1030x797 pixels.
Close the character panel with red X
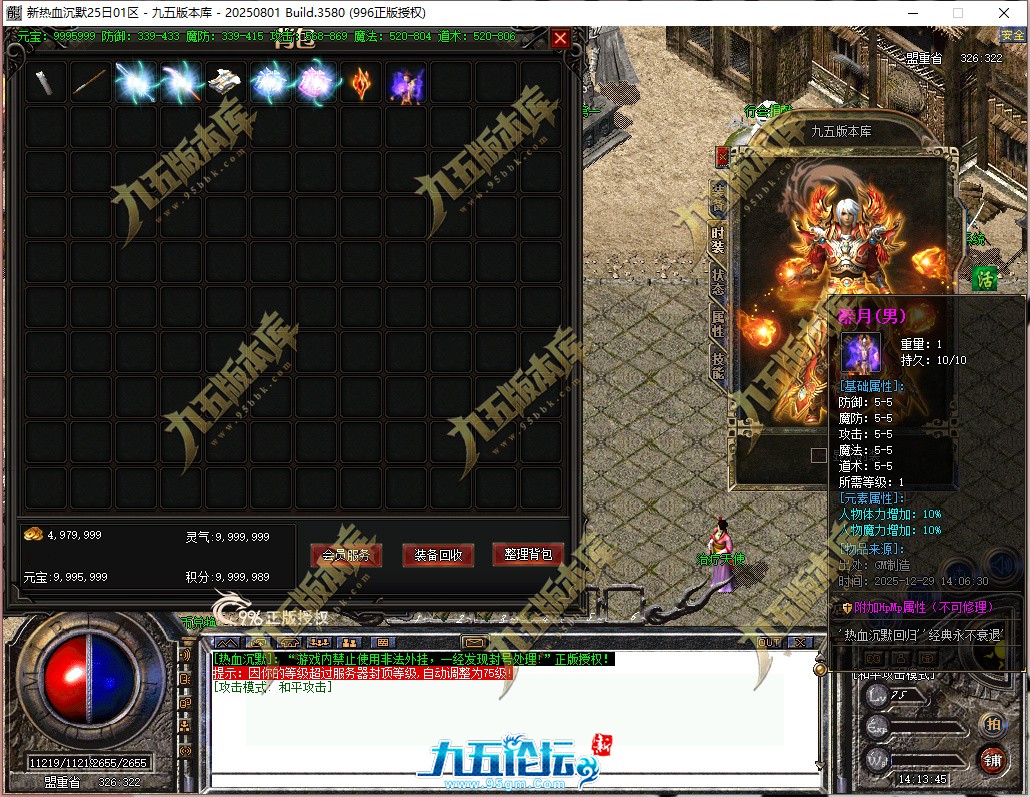pyautogui.click(x=723, y=157)
